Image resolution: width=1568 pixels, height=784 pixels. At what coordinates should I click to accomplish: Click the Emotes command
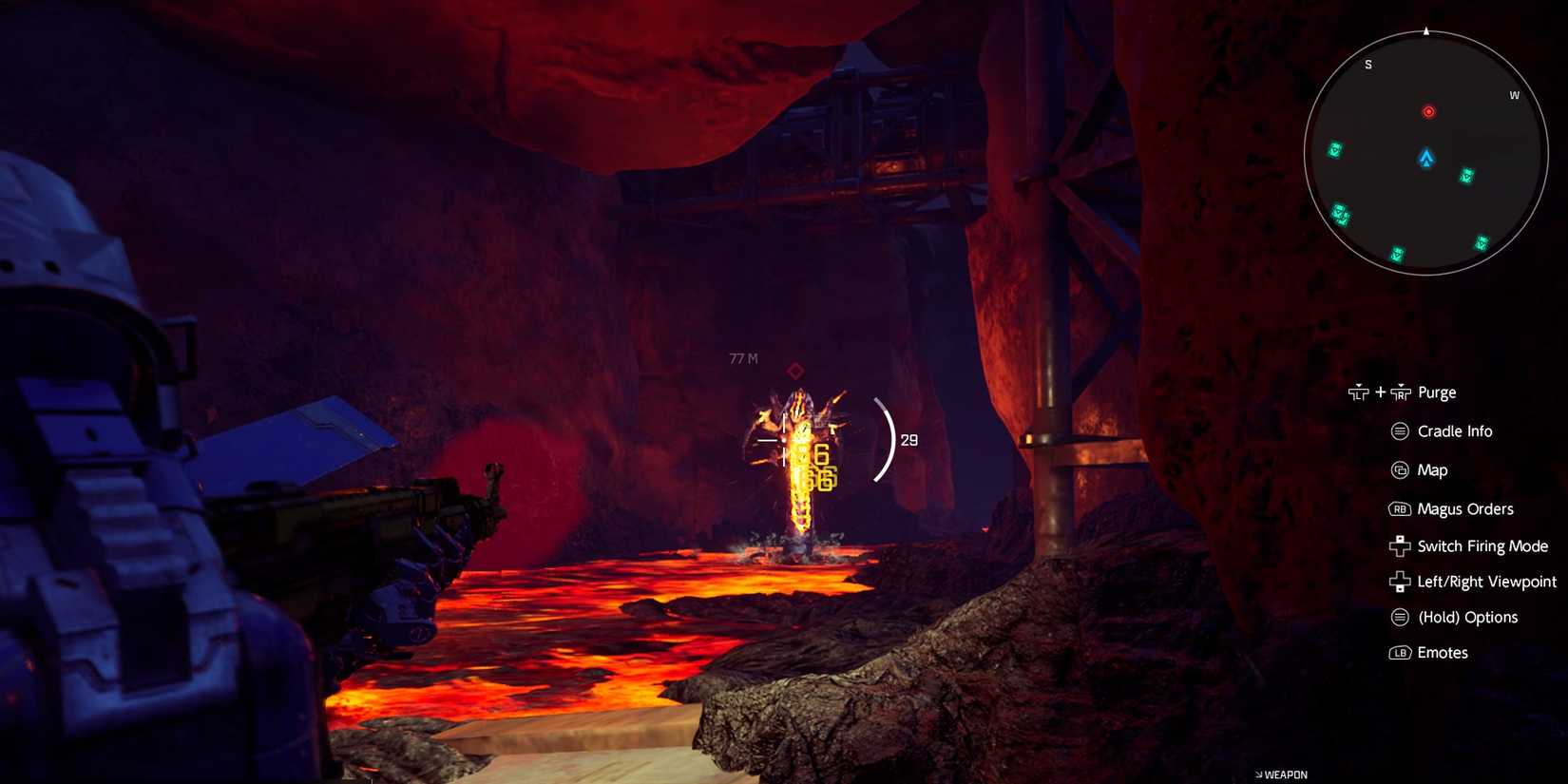point(1442,653)
